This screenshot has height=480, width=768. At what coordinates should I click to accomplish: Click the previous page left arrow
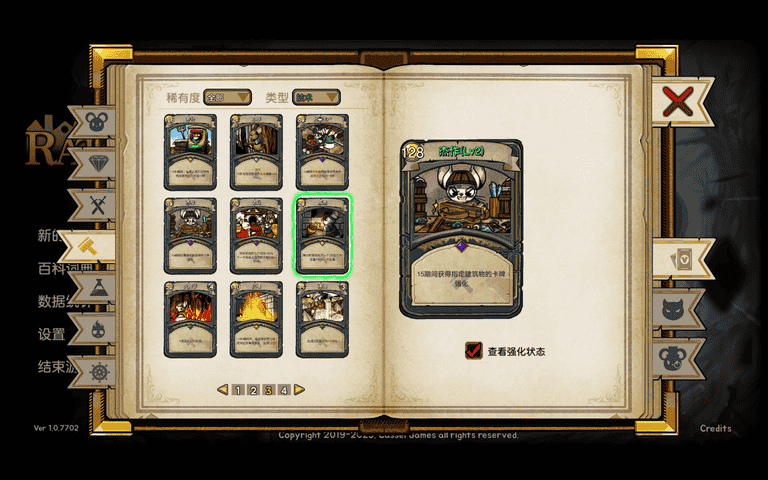click(223, 390)
